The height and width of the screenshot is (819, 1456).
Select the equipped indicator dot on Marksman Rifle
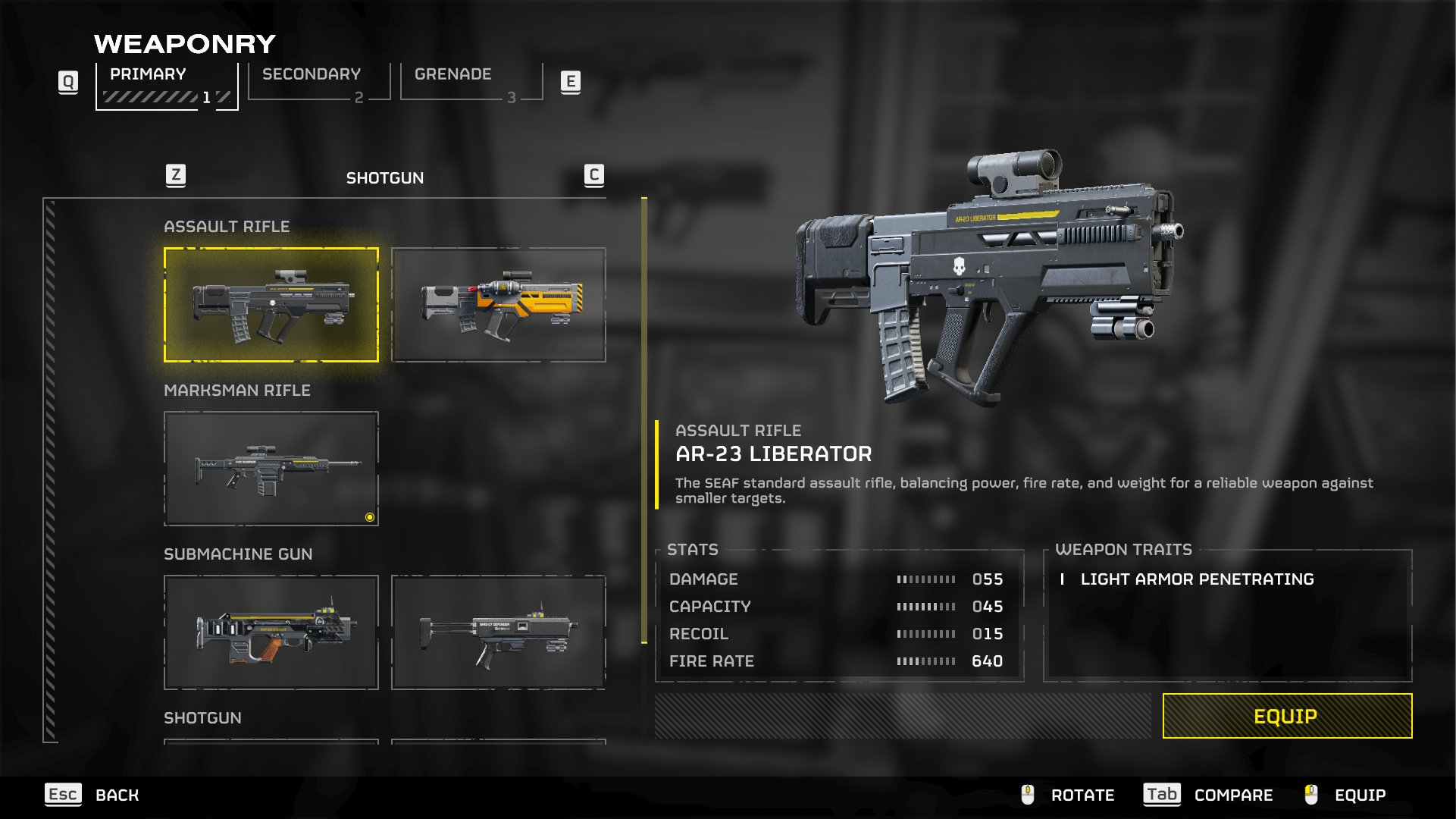[369, 516]
